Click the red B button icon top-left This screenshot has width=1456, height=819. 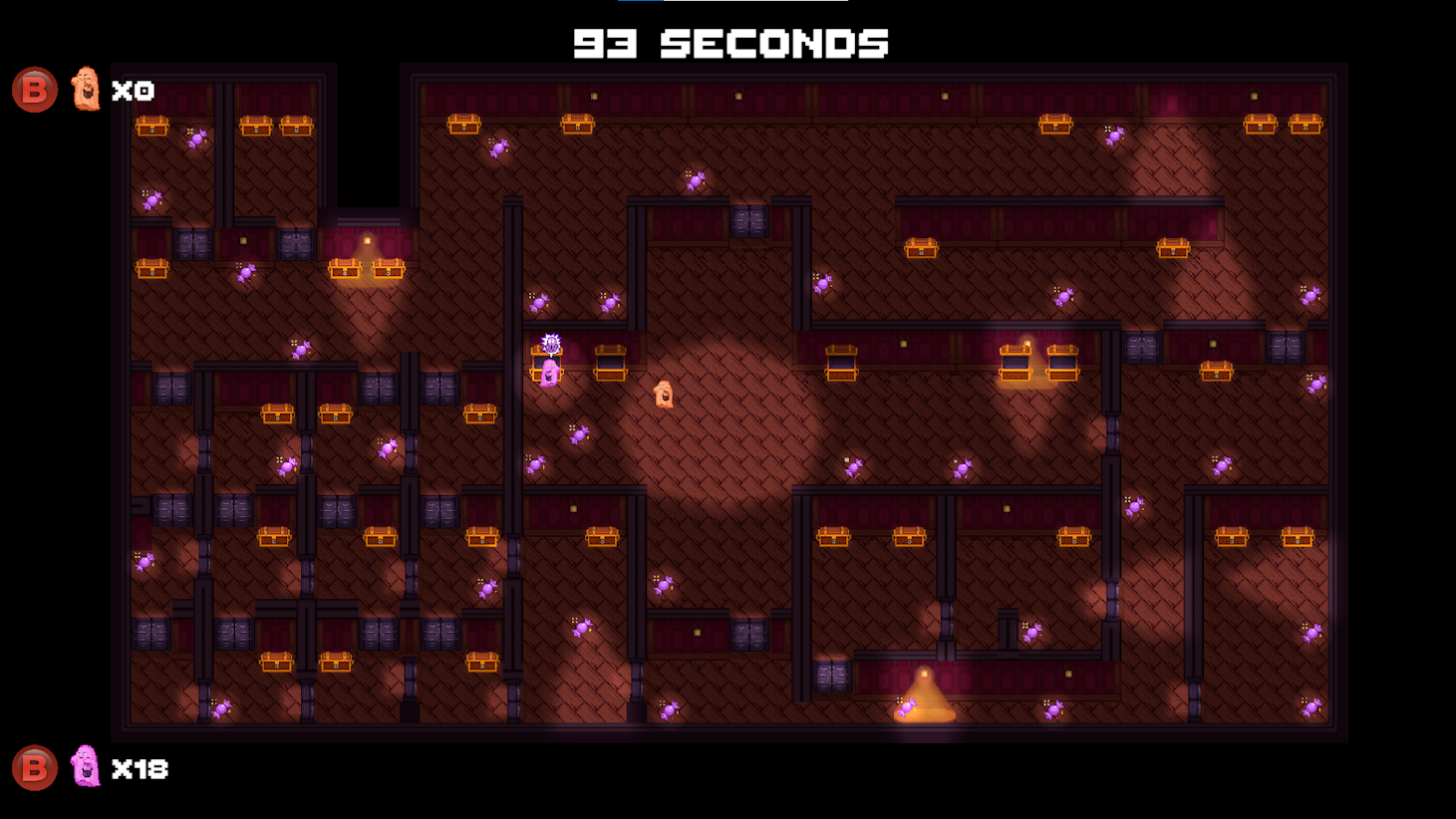click(33, 92)
